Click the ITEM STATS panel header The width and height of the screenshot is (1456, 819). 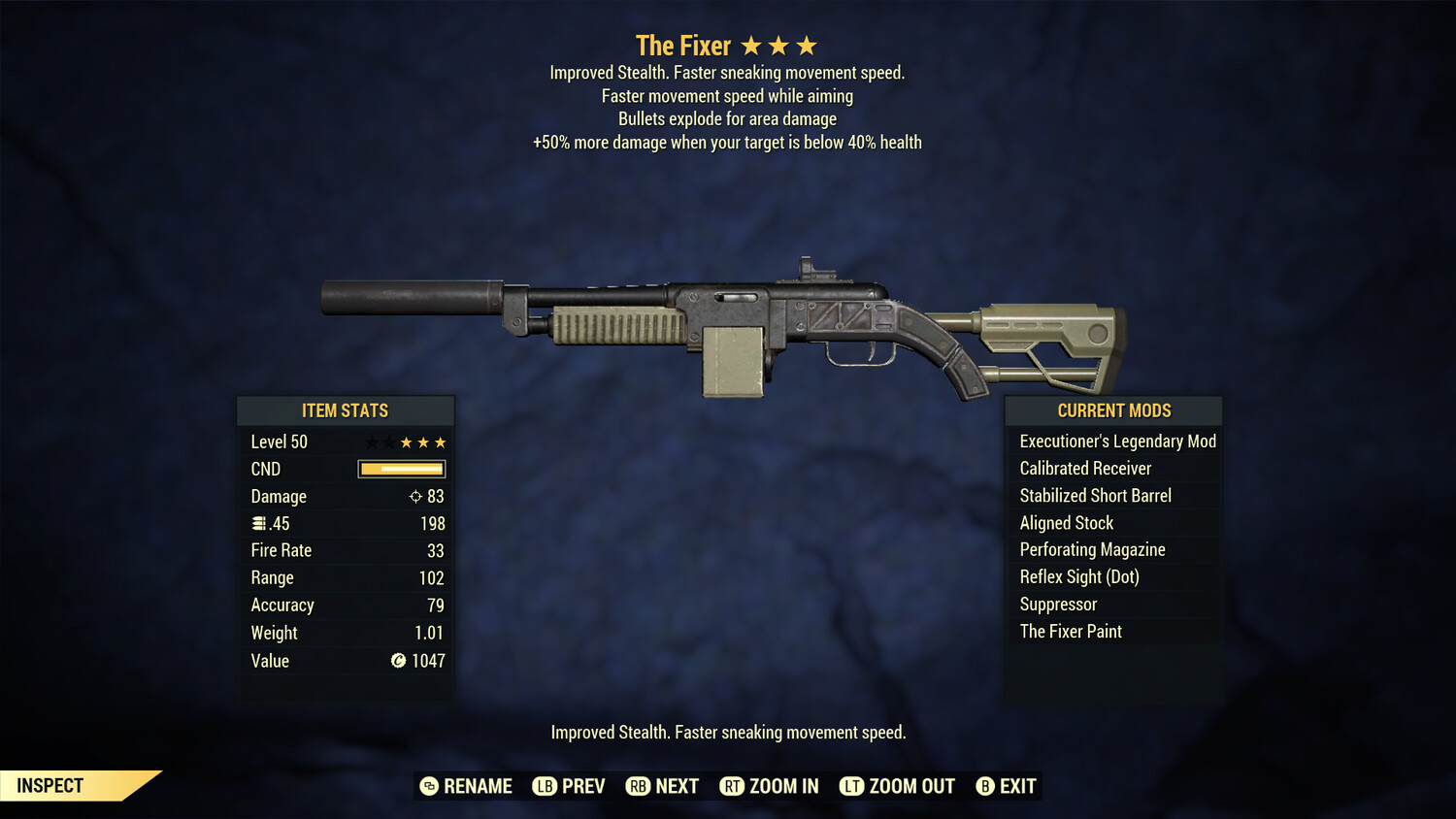click(x=346, y=410)
